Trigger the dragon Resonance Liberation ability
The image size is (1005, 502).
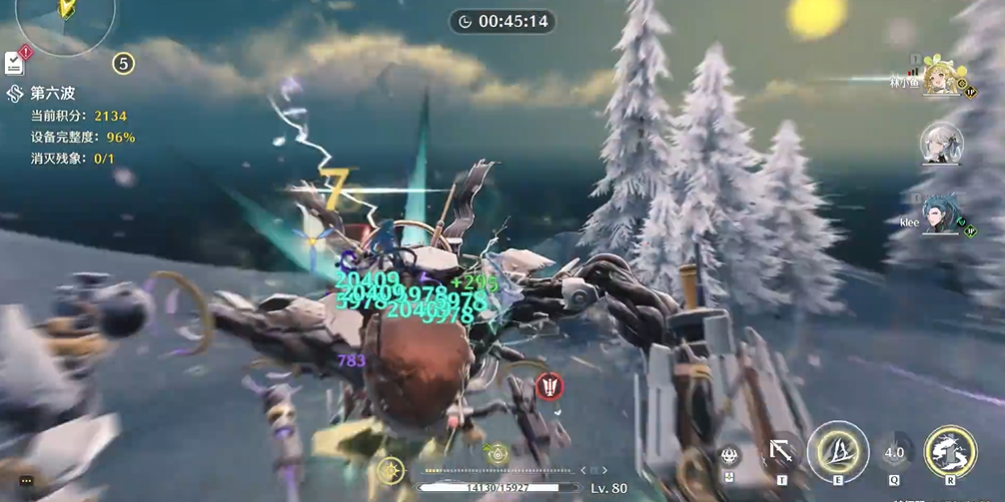pos(950,450)
